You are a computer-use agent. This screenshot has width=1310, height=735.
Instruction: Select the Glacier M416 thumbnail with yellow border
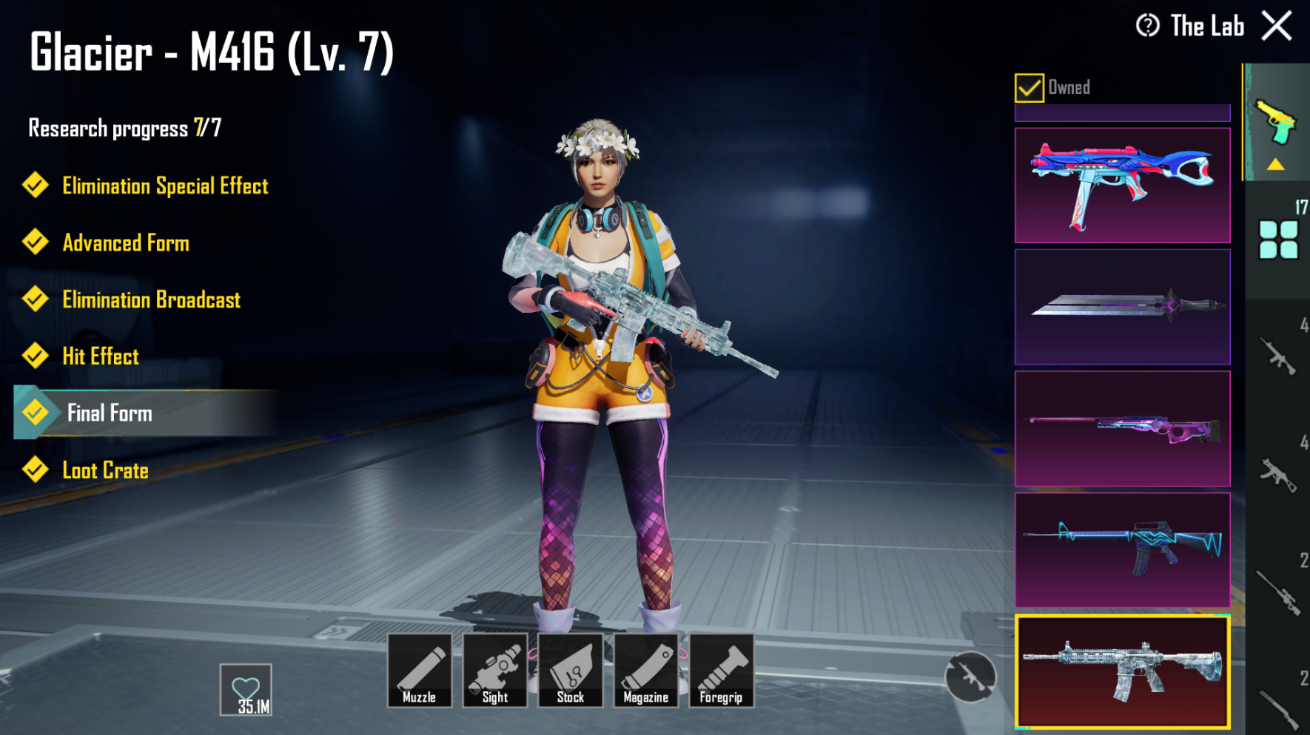1122,671
